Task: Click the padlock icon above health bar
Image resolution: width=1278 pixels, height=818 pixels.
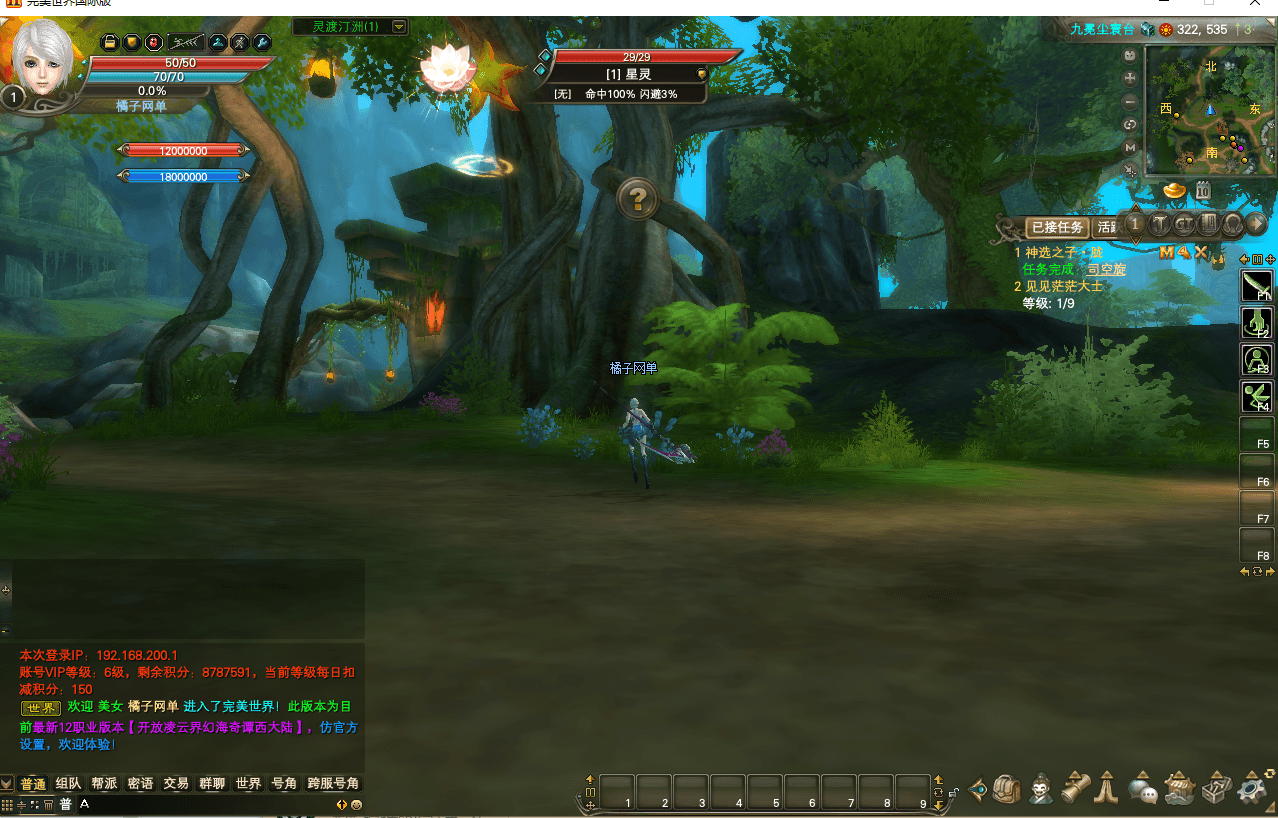Action: coord(110,42)
